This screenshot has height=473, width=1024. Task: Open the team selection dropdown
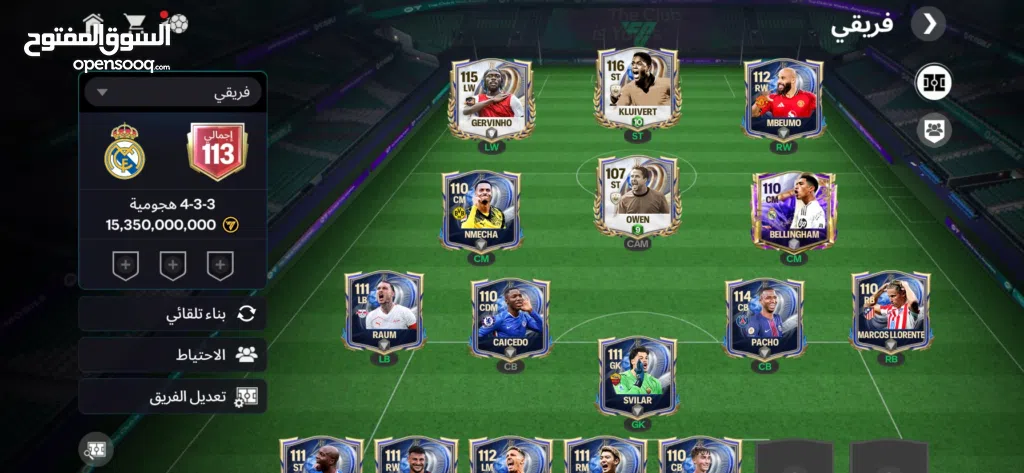pos(173,92)
